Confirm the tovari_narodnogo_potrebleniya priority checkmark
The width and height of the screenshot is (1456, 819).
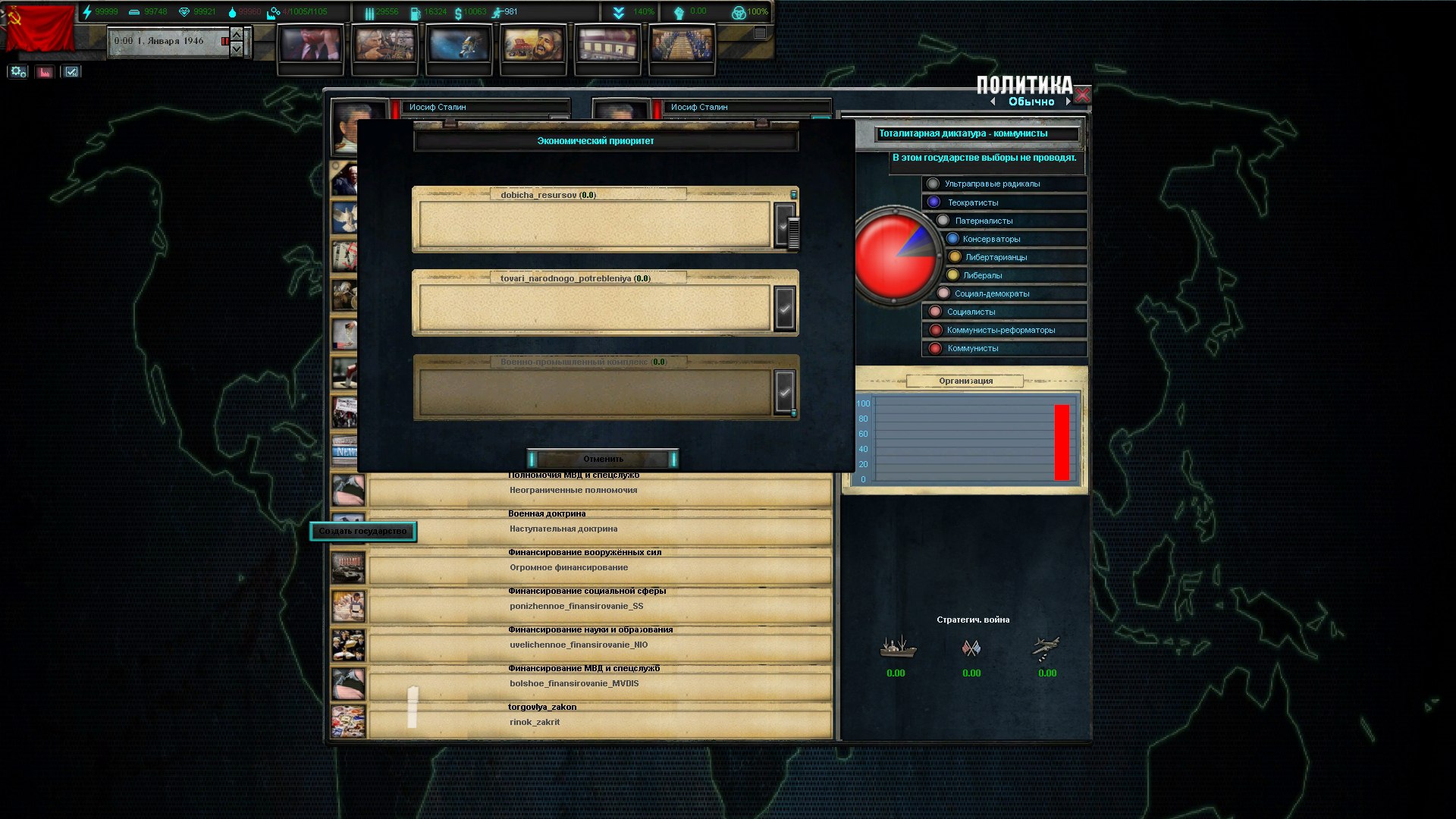pos(784,309)
